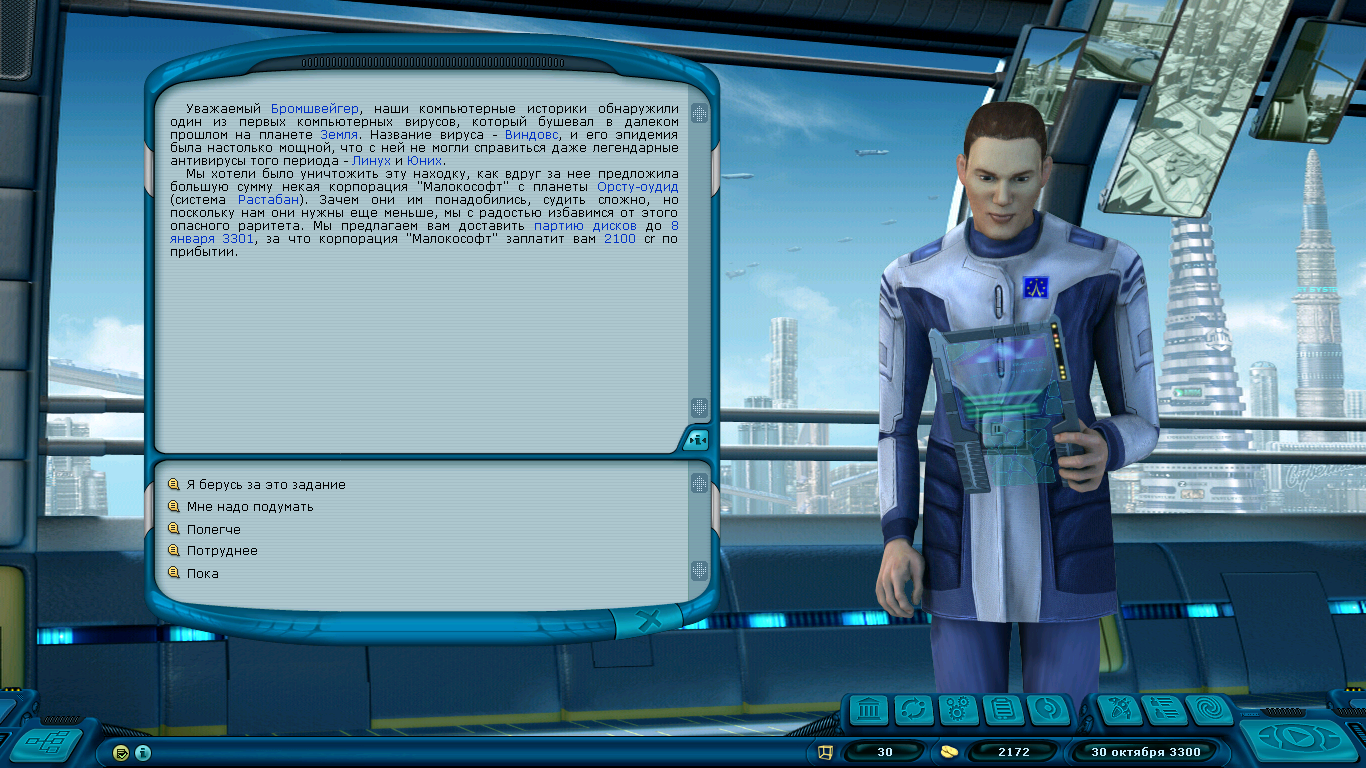
Task: Follow the "Орсту-оудид" planet link in the message
Action: pos(638,187)
